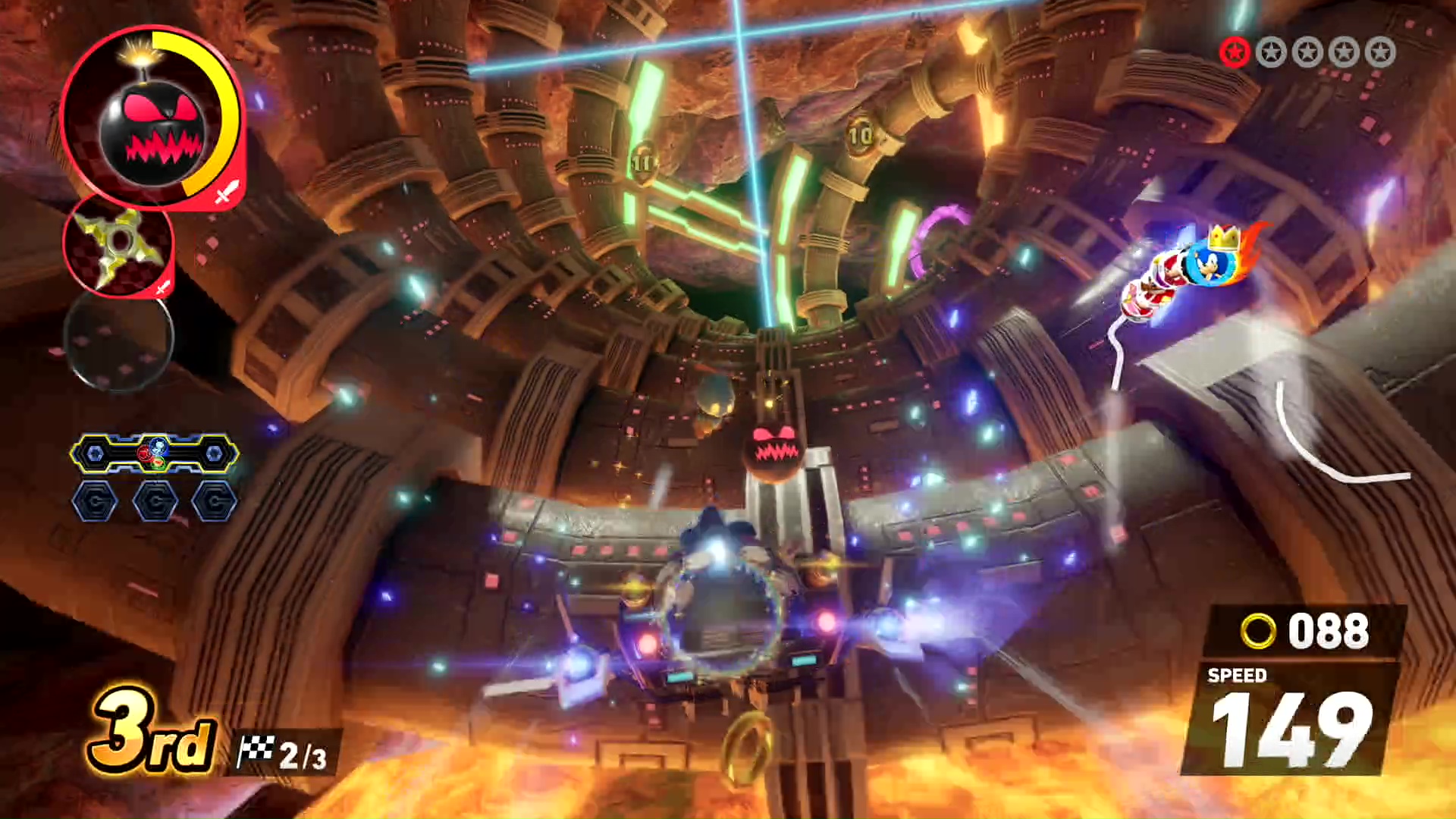1456x819 pixels.
Task: Use the black bomb item slot
Action: pos(152,118)
